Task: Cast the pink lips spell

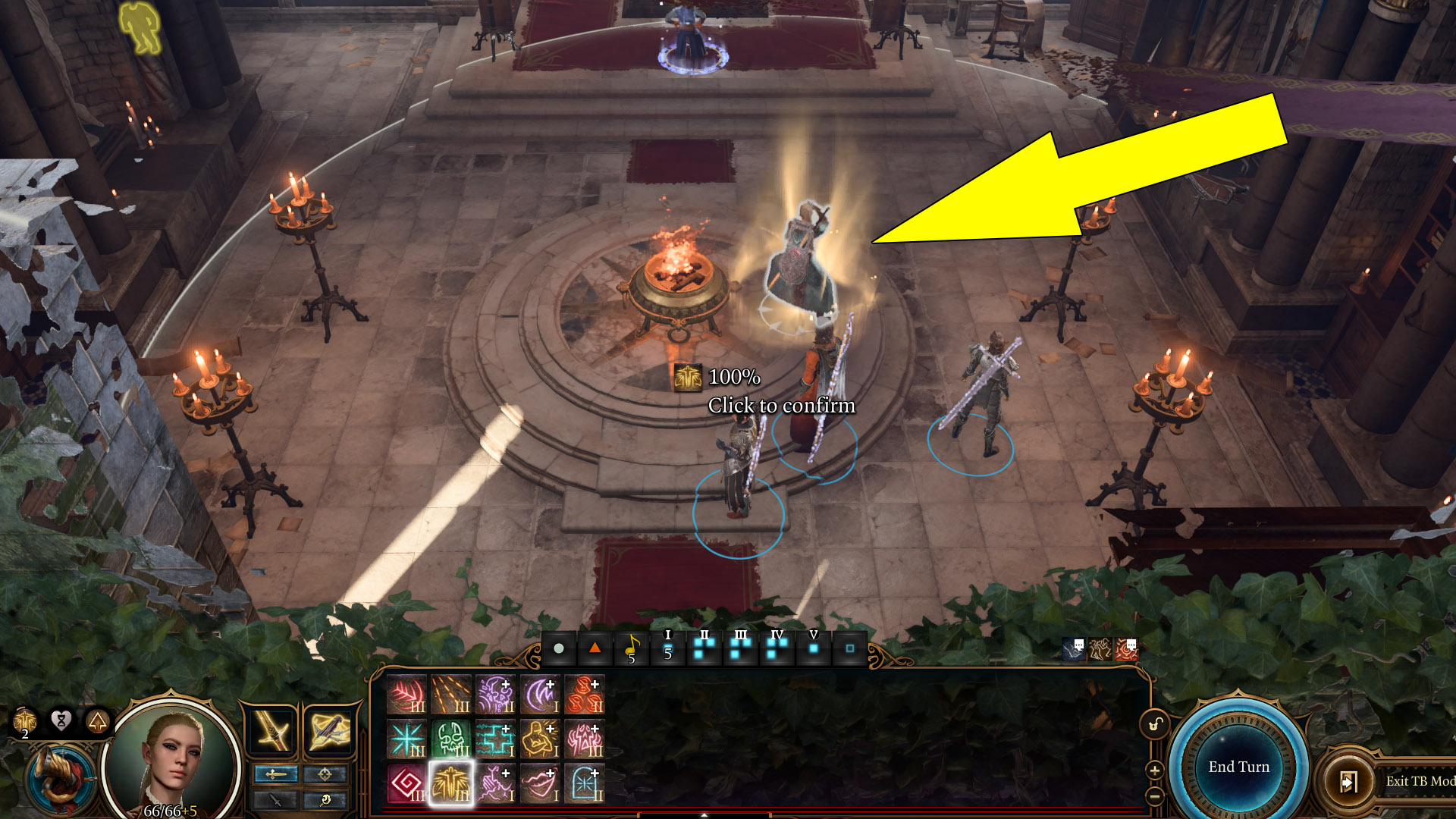Action: (539, 783)
